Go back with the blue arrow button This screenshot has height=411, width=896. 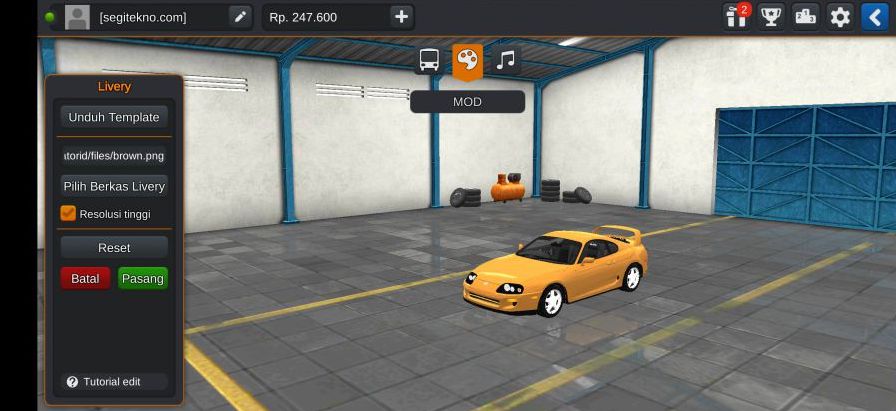tap(875, 17)
